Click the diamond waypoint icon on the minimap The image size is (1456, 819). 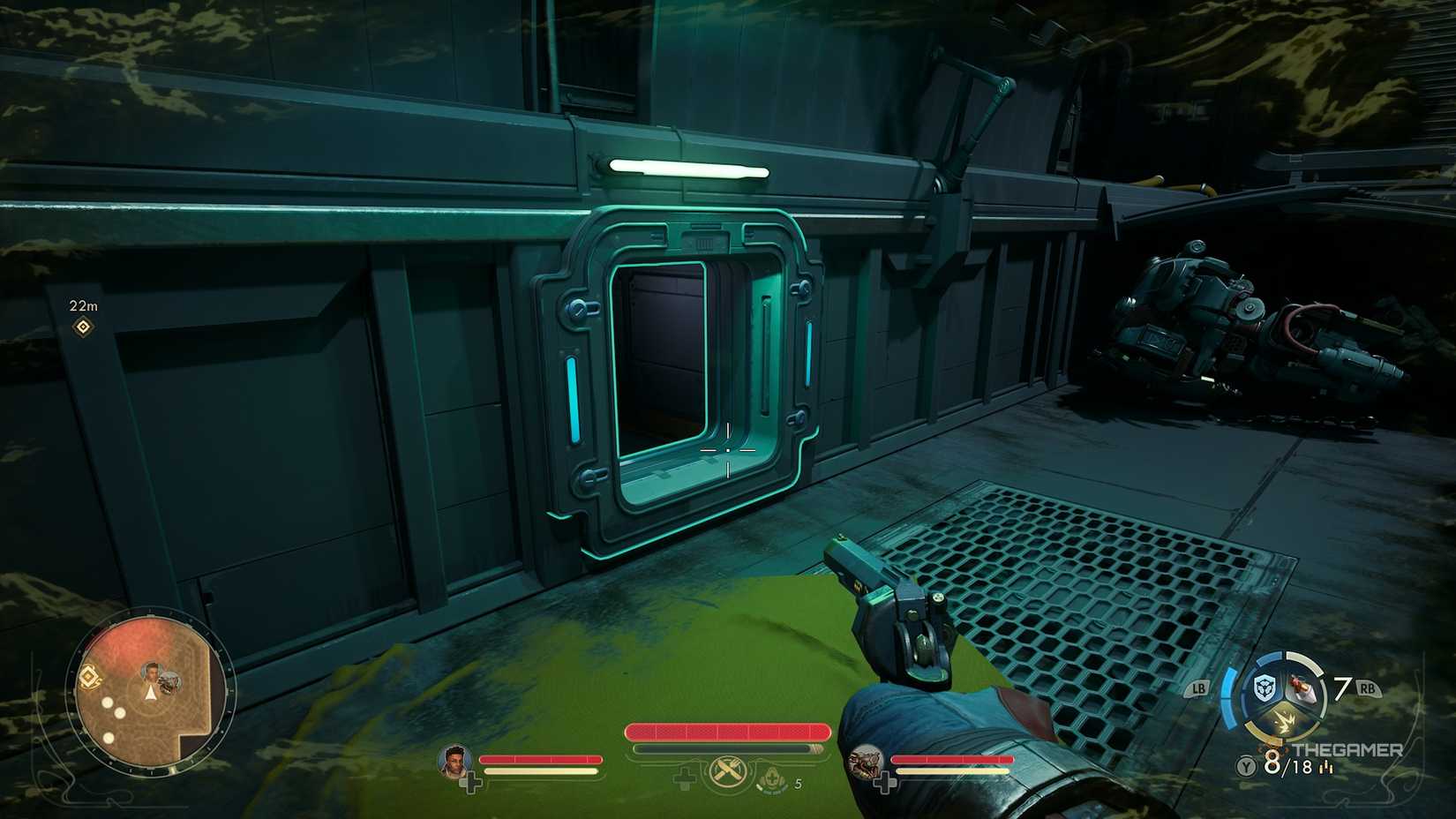click(89, 677)
